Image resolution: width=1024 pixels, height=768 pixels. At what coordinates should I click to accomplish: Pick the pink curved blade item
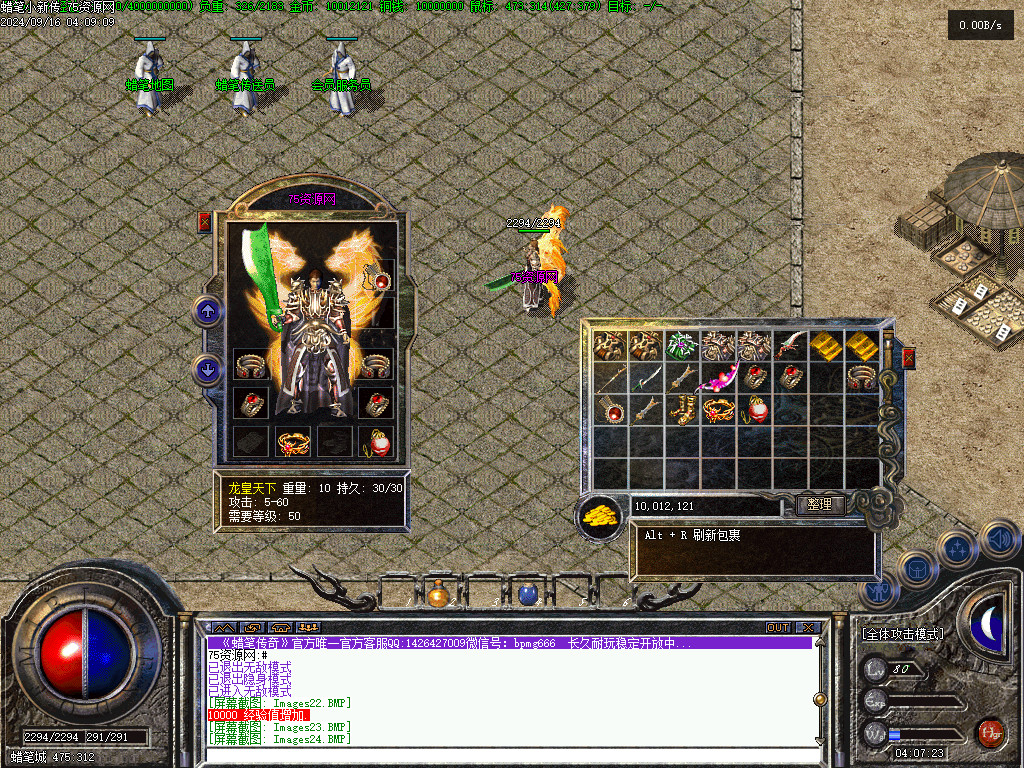720,378
